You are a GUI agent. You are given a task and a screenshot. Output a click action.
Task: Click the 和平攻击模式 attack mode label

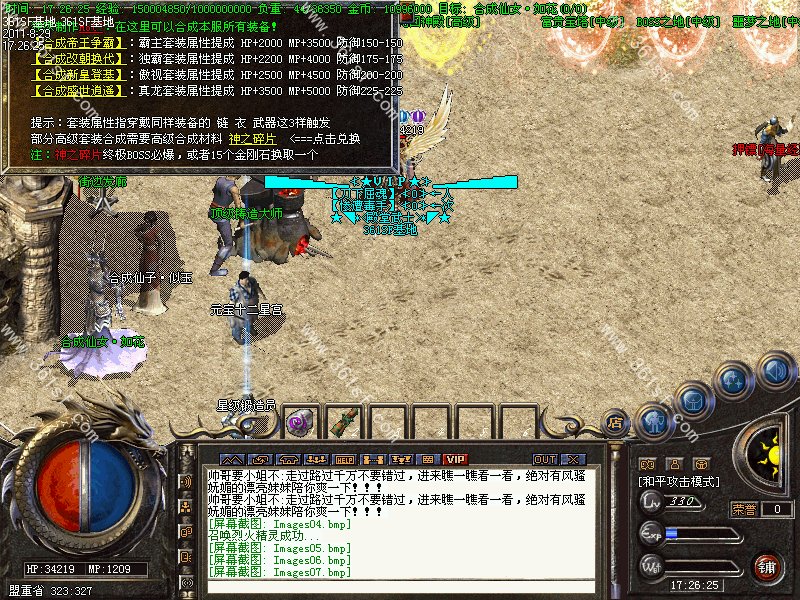pyautogui.click(x=678, y=481)
